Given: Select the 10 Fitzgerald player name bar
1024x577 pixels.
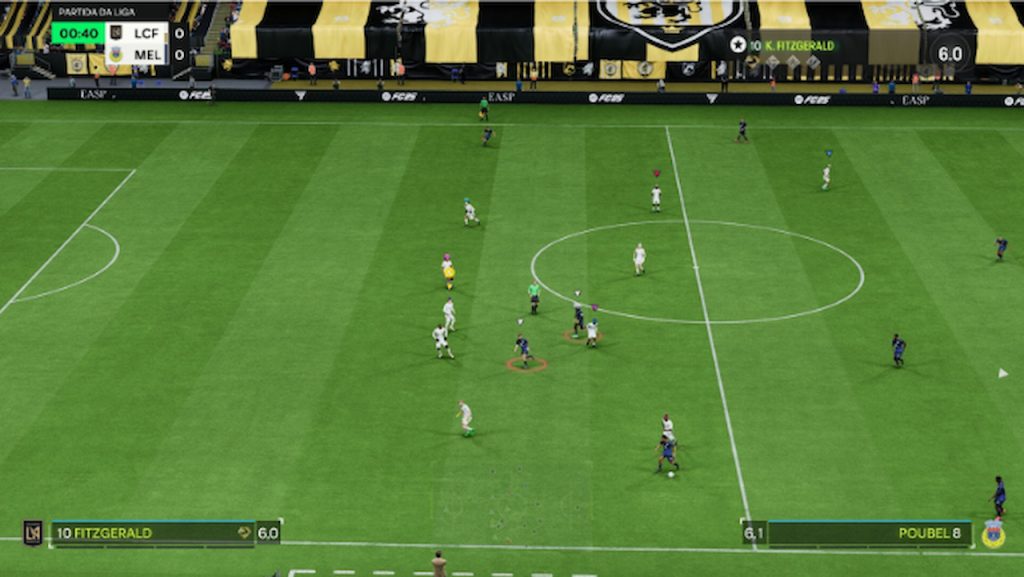Looking at the screenshot, I should coord(152,533).
